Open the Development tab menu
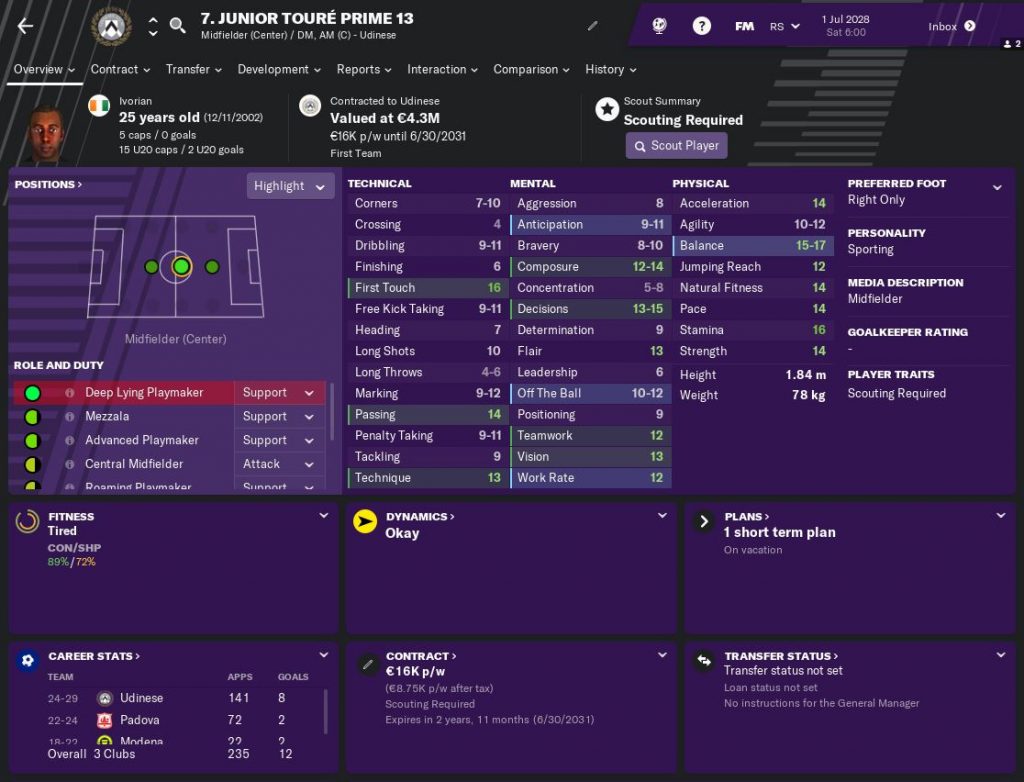This screenshot has width=1024, height=782. 279,69
